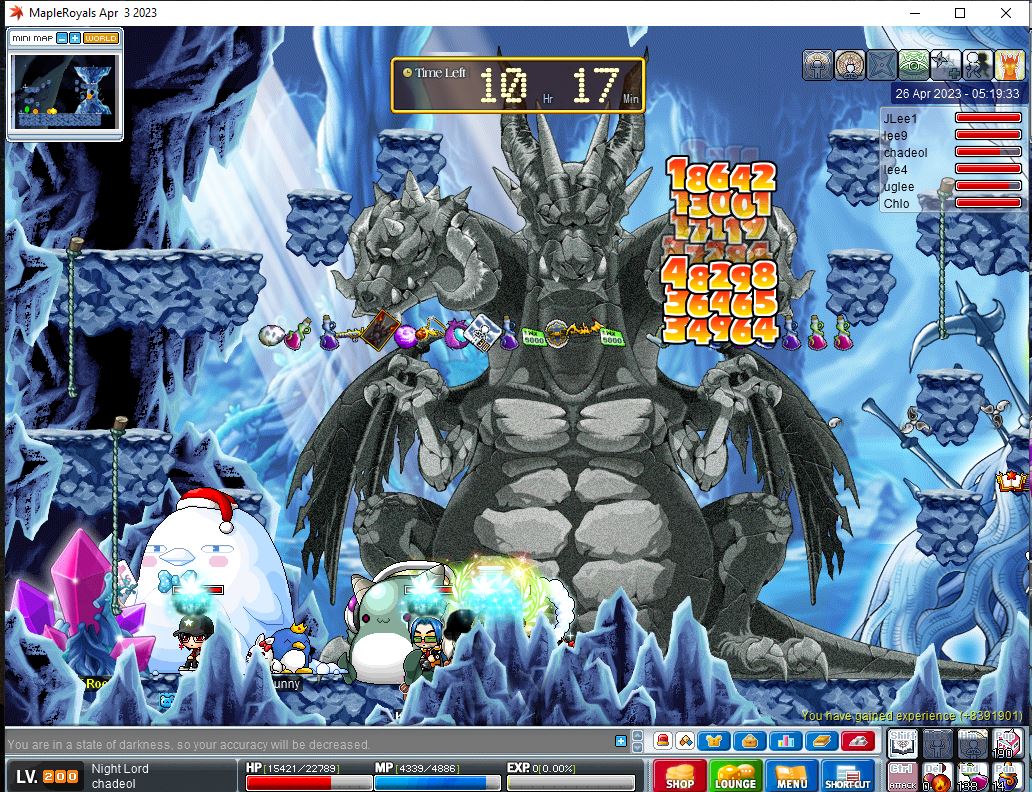The height and width of the screenshot is (792, 1032).
Task: Open the LOUNGE button
Action: click(735, 776)
